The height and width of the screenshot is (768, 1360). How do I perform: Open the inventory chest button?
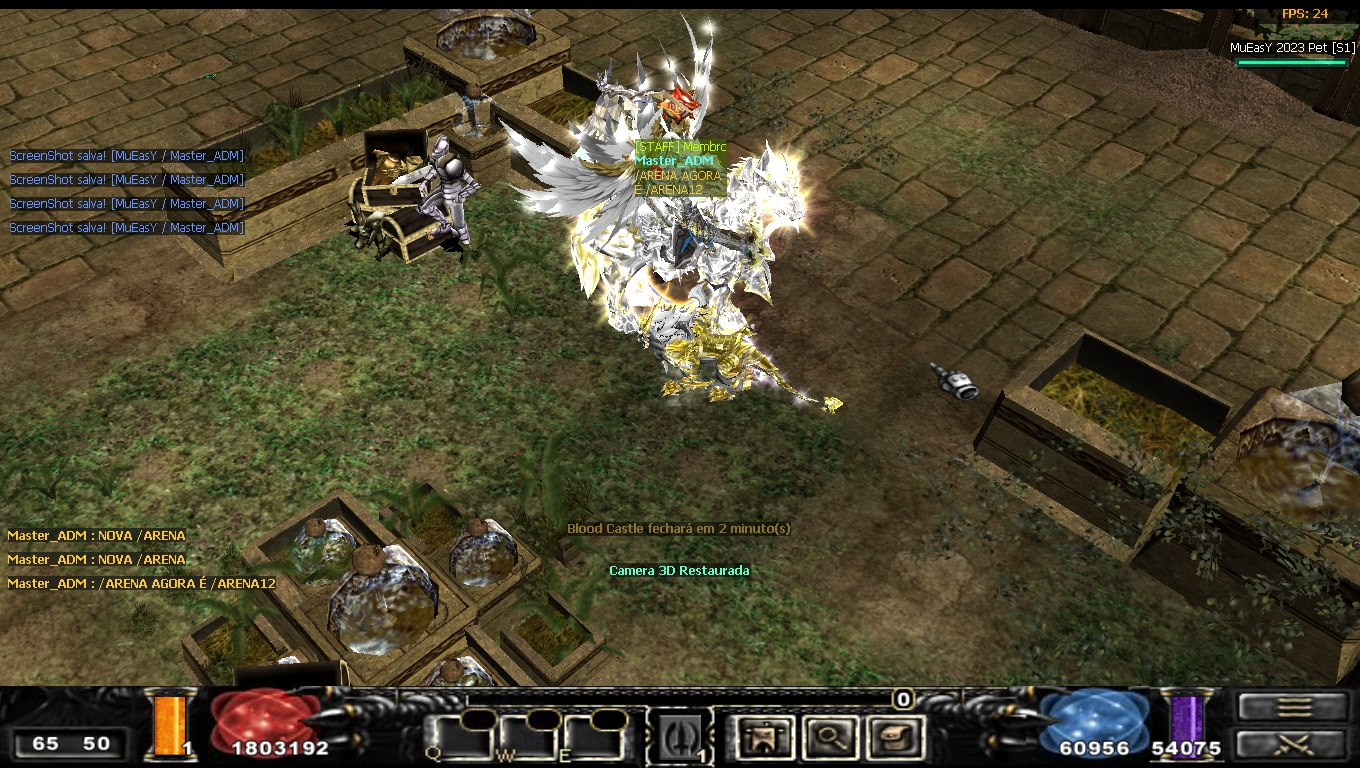tap(893, 738)
